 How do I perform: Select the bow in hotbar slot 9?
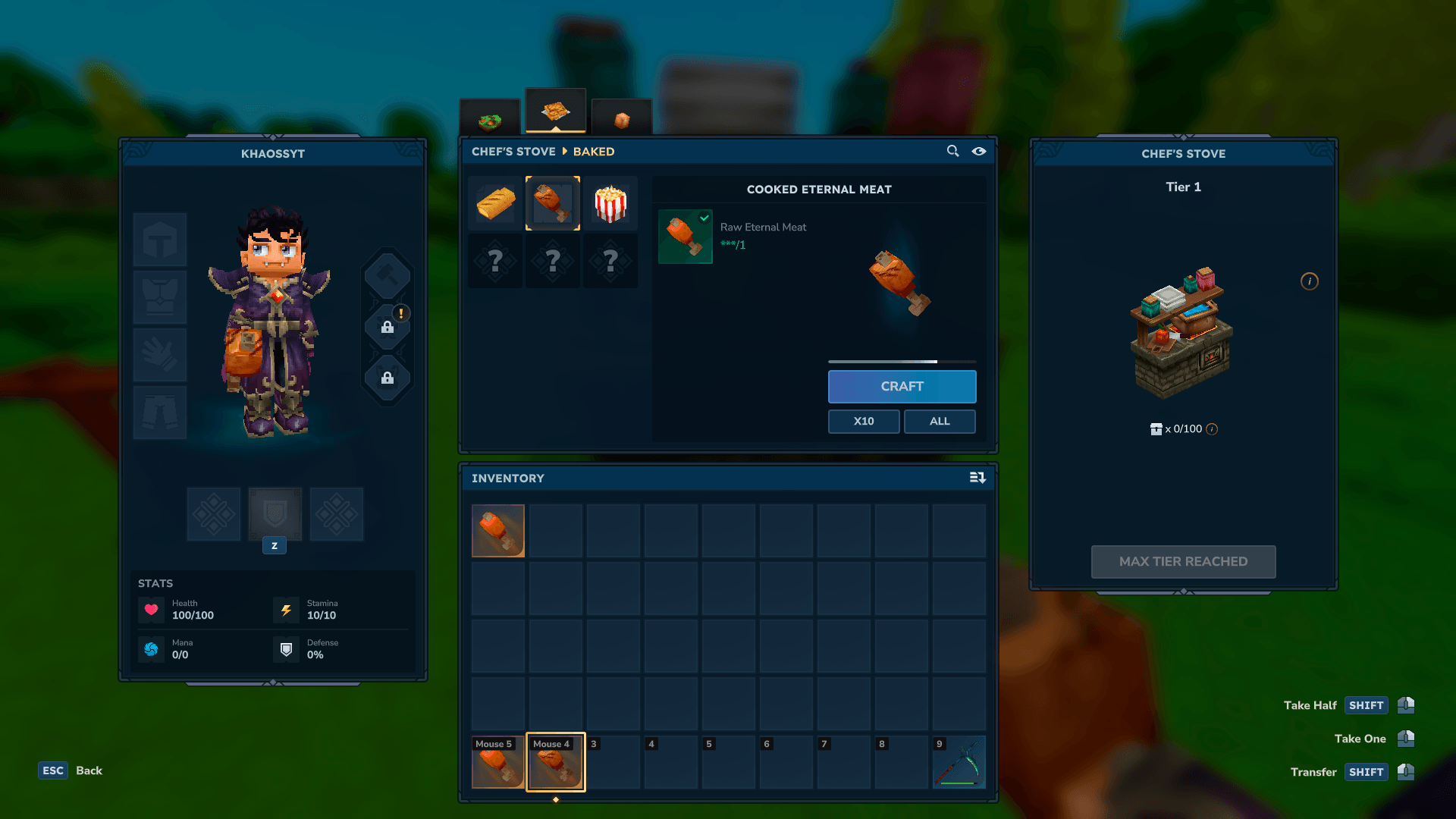(x=959, y=762)
